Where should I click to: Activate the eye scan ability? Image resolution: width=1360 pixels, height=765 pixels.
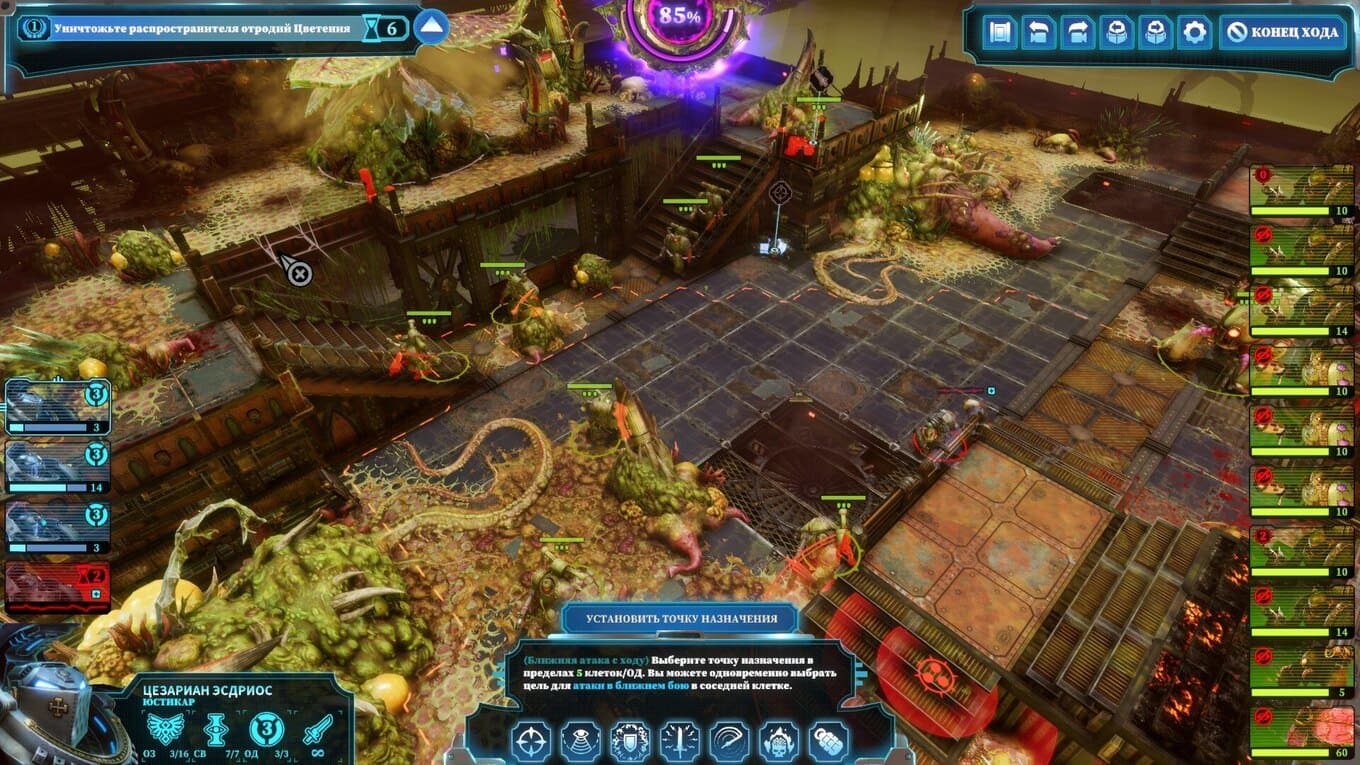click(x=581, y=741)
